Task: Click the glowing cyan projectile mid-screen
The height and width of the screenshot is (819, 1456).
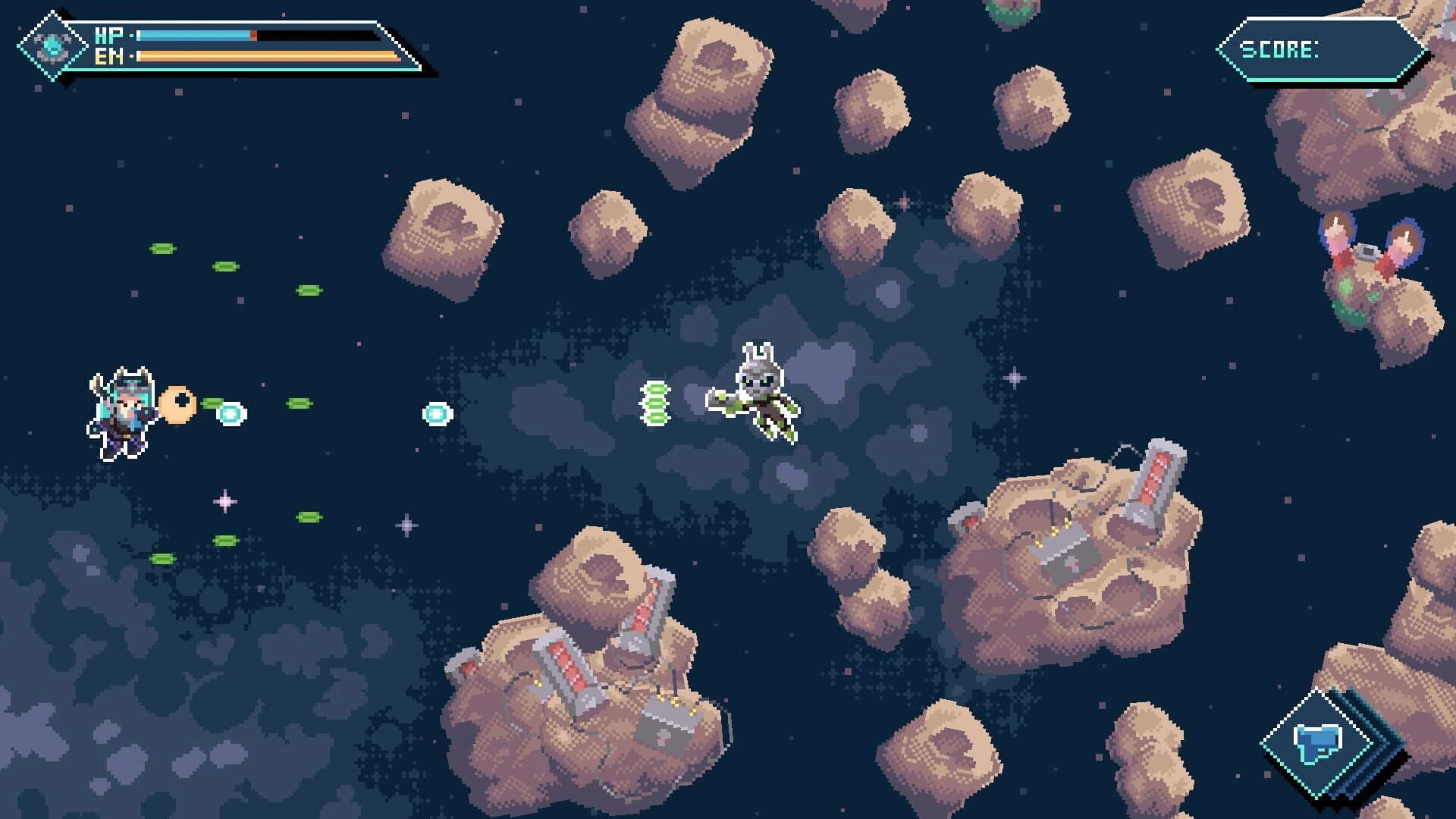Action: [437, 415]
